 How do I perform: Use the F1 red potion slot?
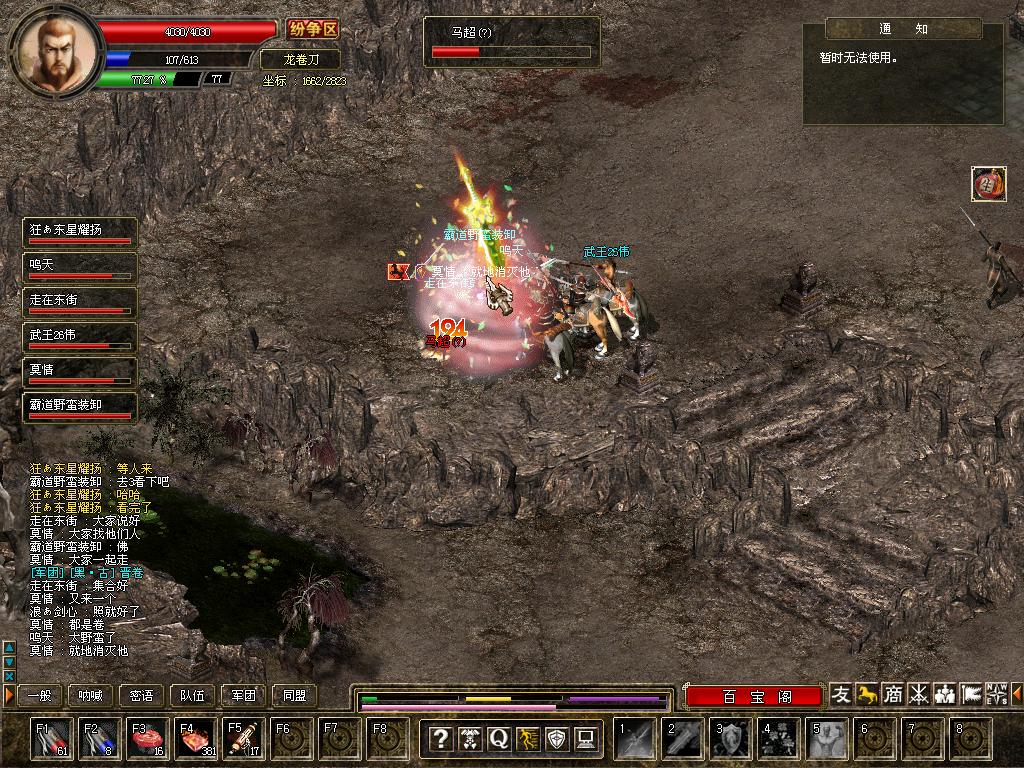point(50,739)
